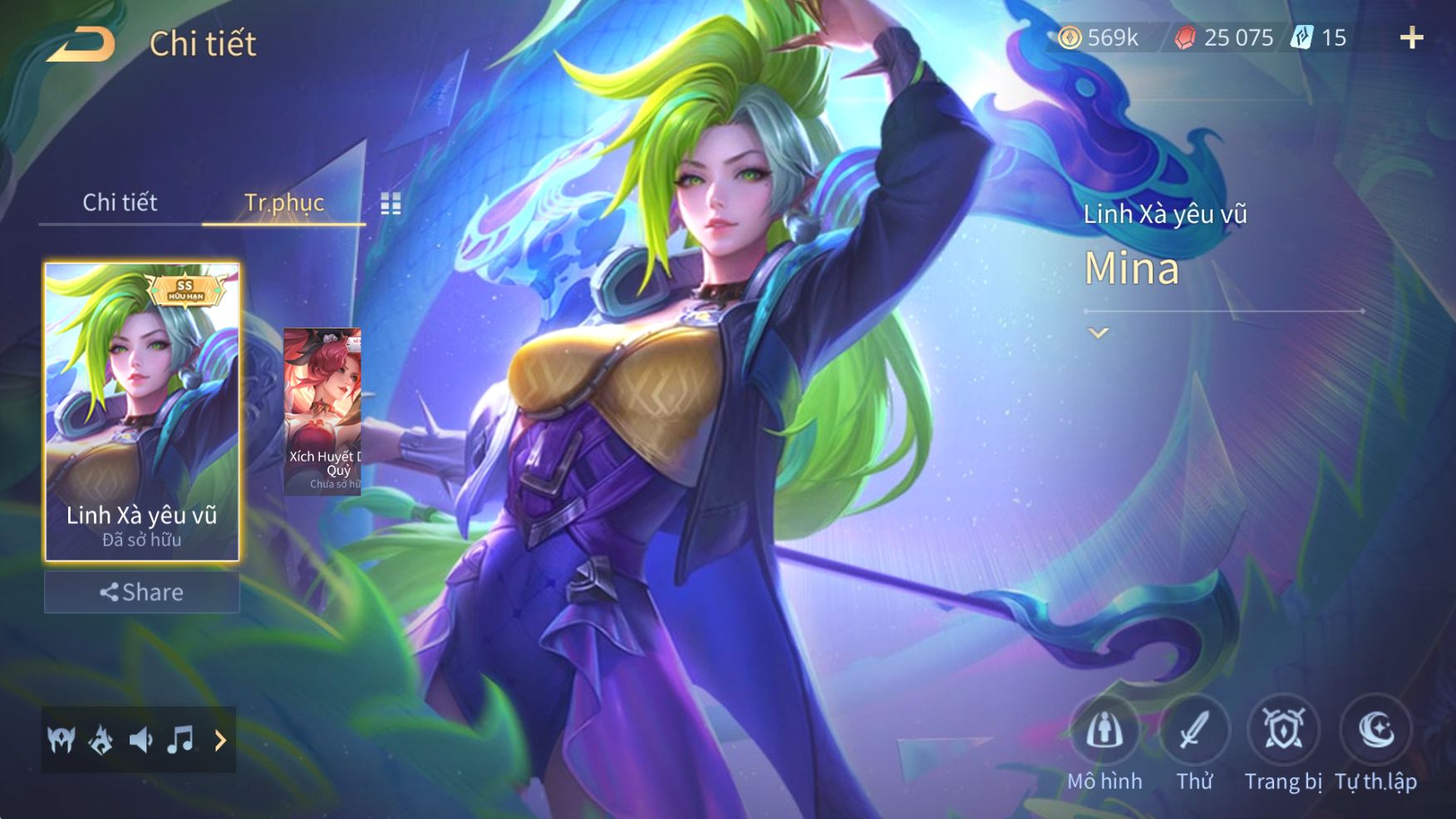
Task: Try the hero with Thử
Action: (x=1194, y=732)
